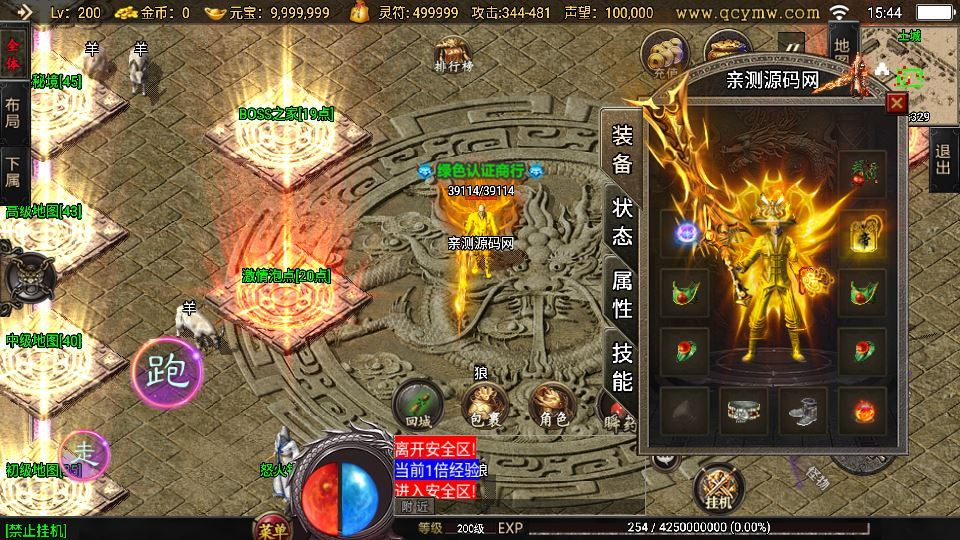Choose the 布局 layout tab
Screen dimensions: 960x540
13,113
